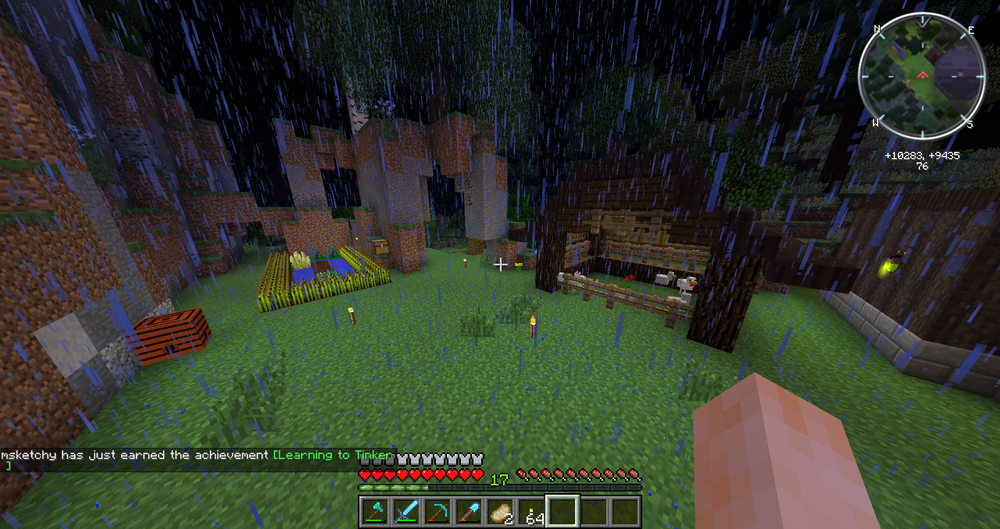1000x529 pixels.
Task: Select the diamond axe hotbar slot
Action: pos(375,511)
